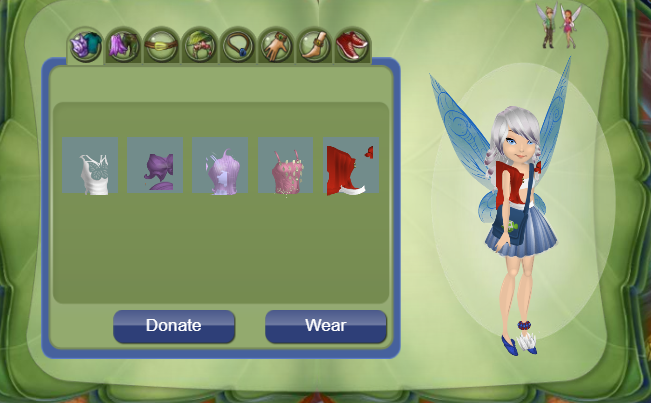Screen dimensions: 651x403
Task: Open the glove bracelet category tab
Action: pos(275,46)
